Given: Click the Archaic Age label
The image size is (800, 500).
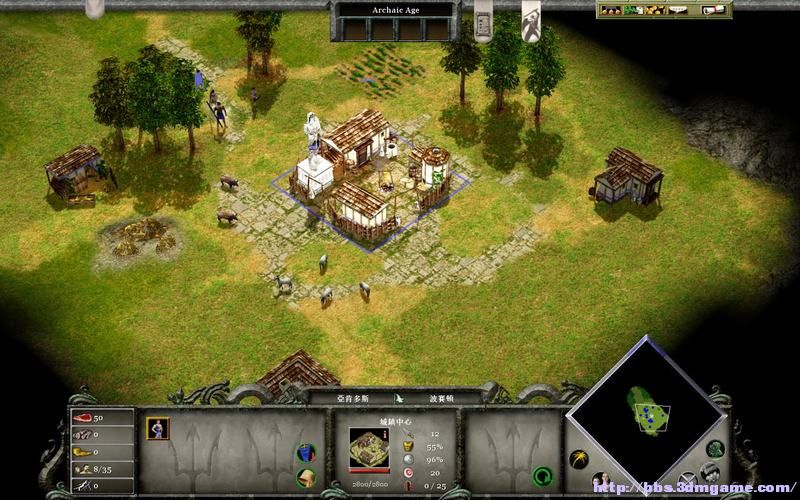Looking at the screenshot, I should 395,10.
